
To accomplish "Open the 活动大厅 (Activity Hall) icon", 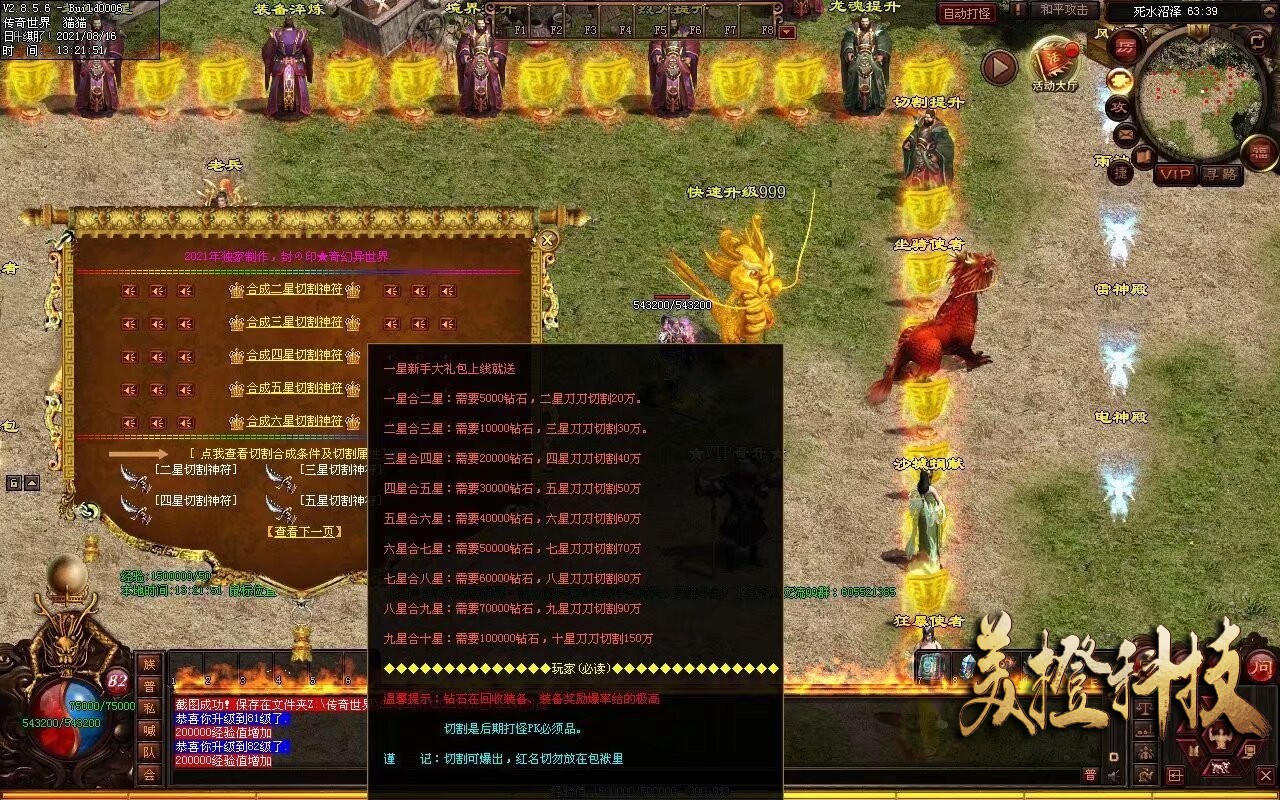I will click(1055, 58).
